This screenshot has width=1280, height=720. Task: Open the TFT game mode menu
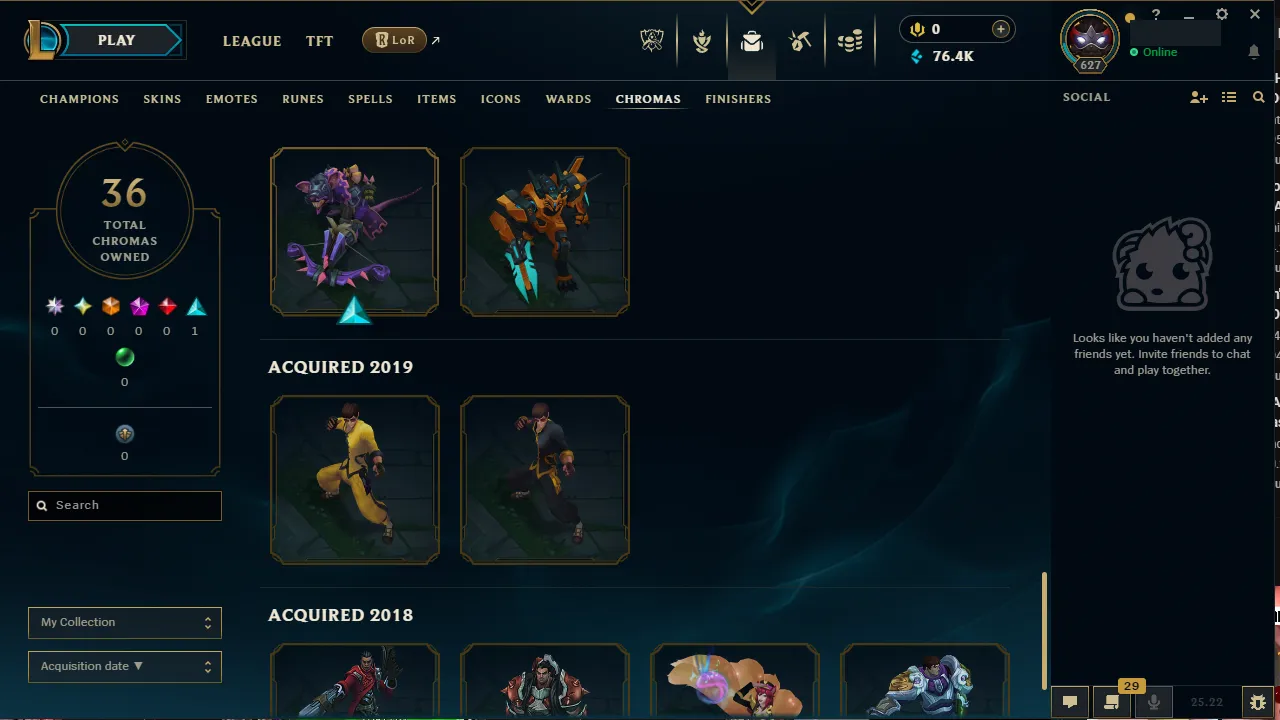click(x=319, y=41)
